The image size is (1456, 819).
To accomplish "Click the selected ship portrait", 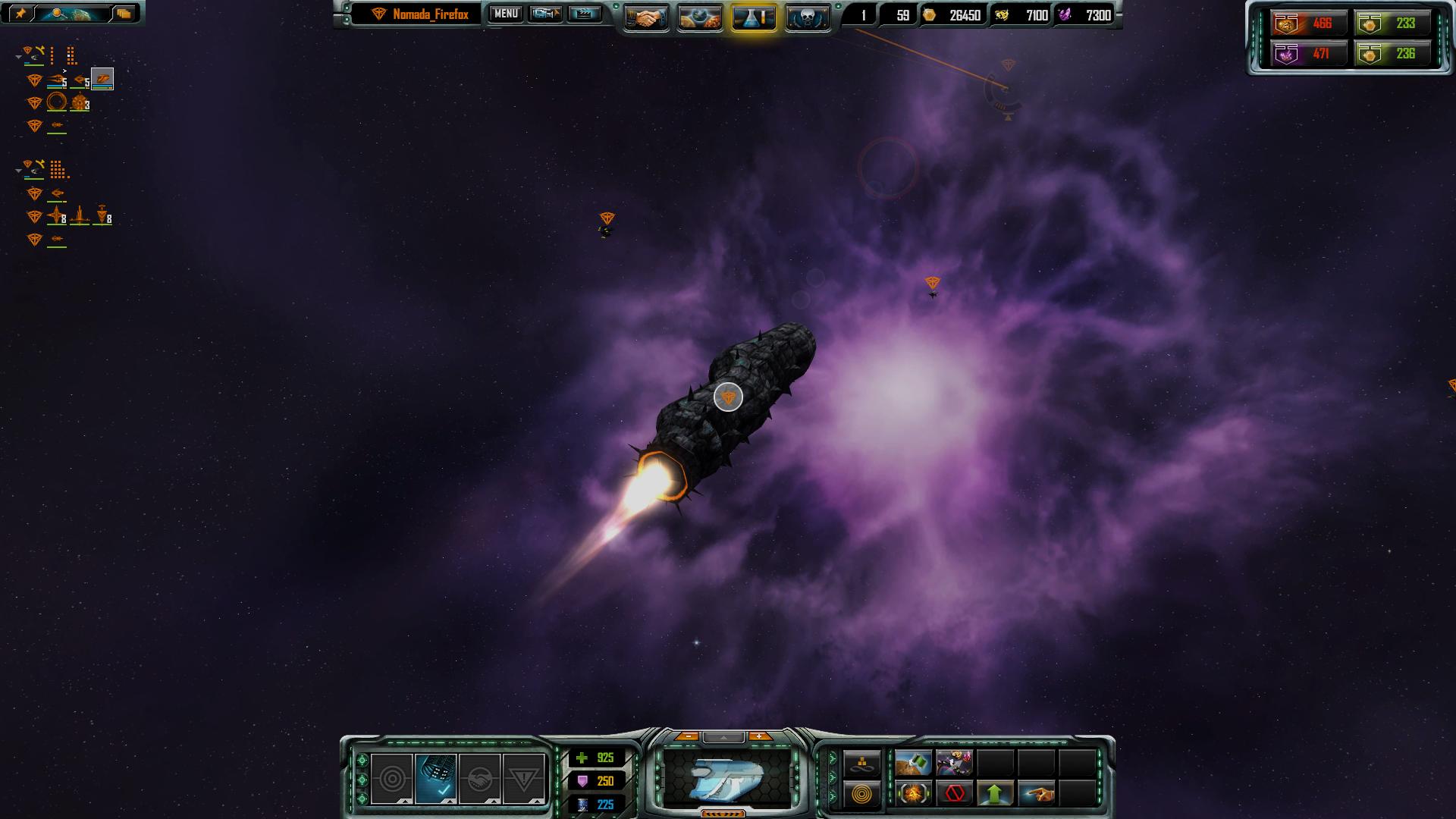I will coord(728,778).
